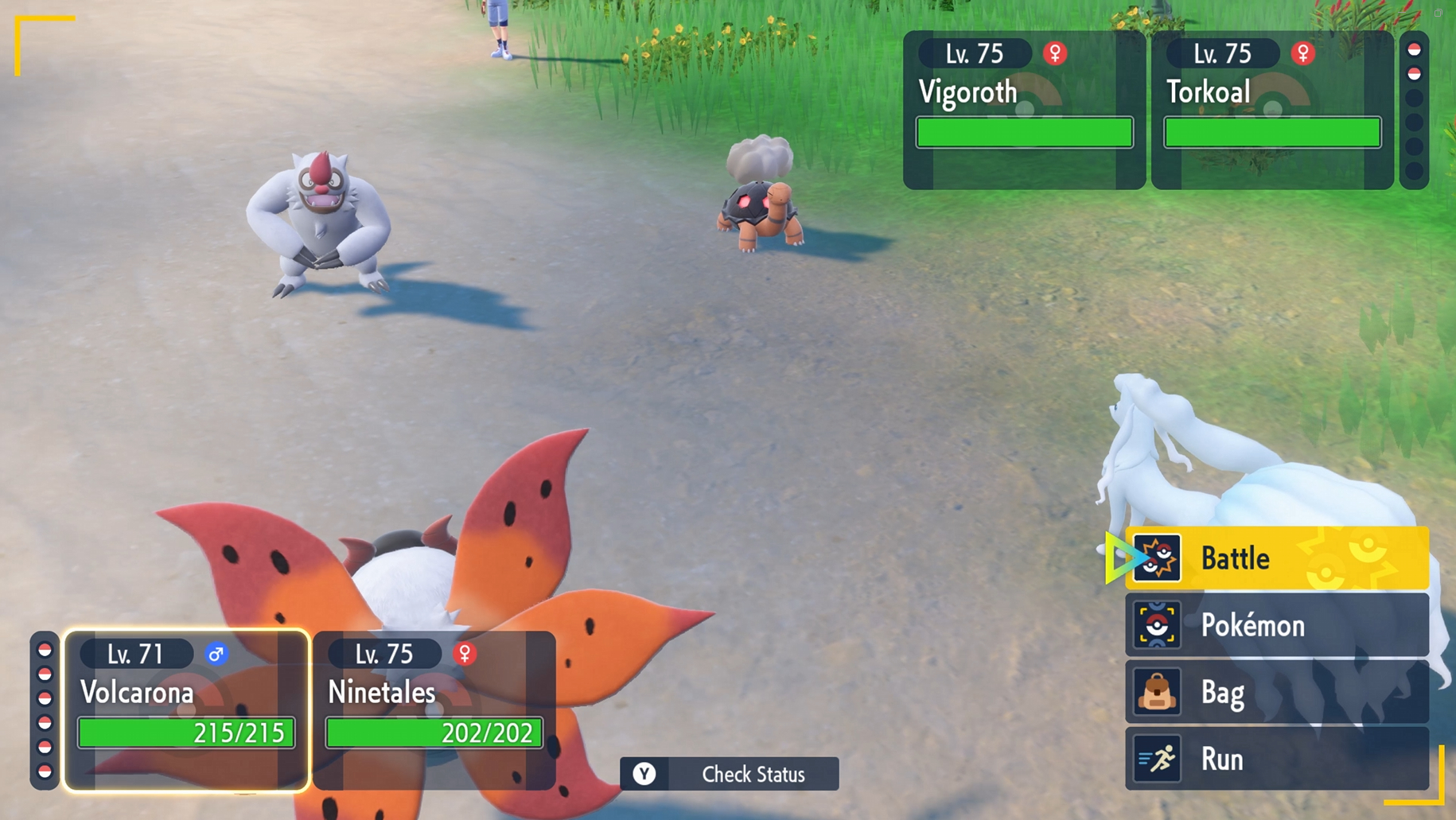Expand Vigoroth's Lv. 75 level badge
This screenshot has width=1456, height=820.
click(976, 53)
